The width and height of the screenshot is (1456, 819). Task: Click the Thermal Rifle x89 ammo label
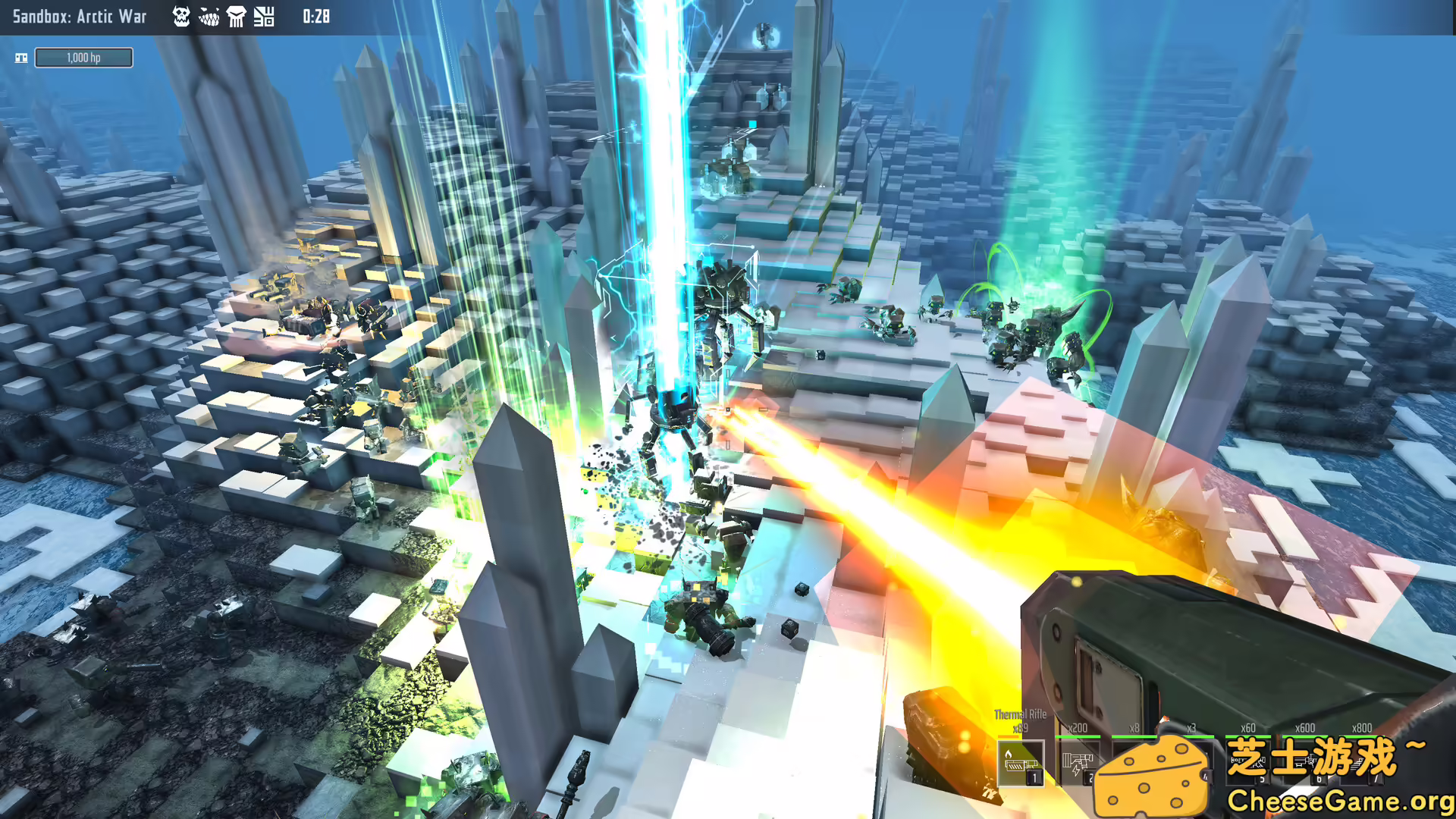click(x=1020, y=729)
